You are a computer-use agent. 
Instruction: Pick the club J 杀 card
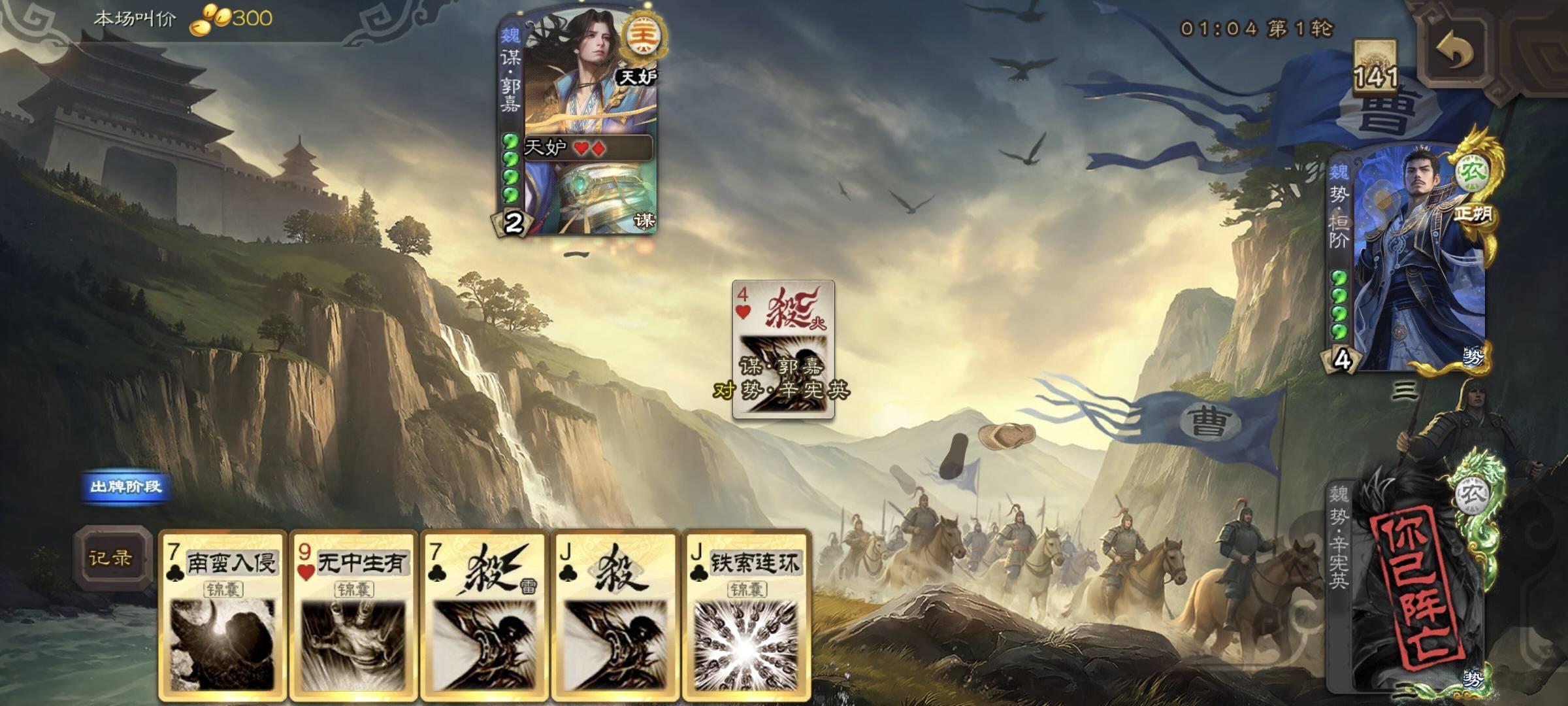click(614, 614)
